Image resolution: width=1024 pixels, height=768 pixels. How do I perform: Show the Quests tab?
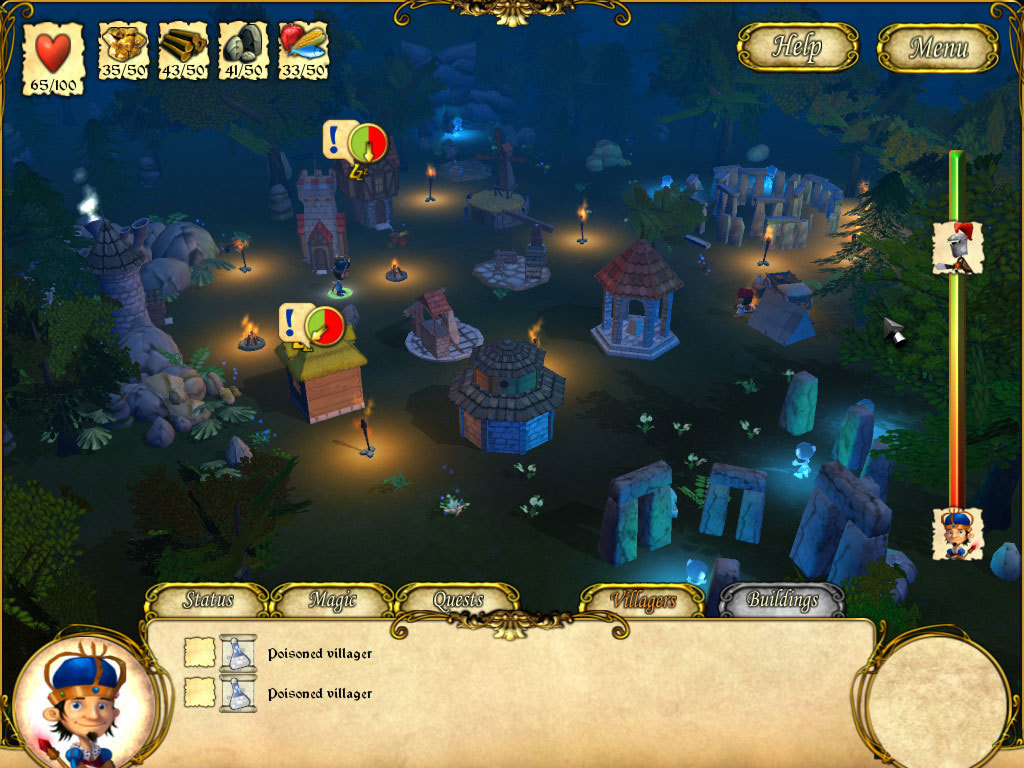[458, 601]
